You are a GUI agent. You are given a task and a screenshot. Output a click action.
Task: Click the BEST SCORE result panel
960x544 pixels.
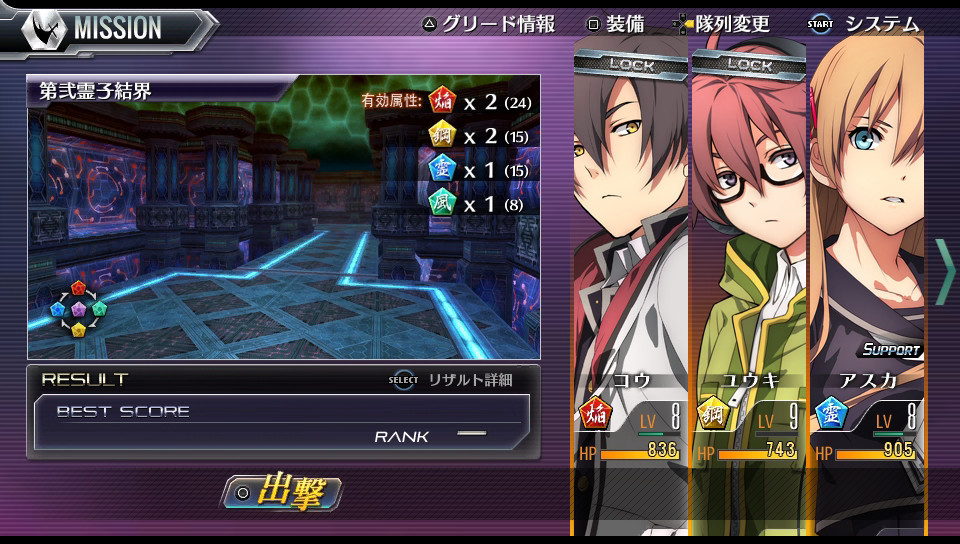[282, 422]
